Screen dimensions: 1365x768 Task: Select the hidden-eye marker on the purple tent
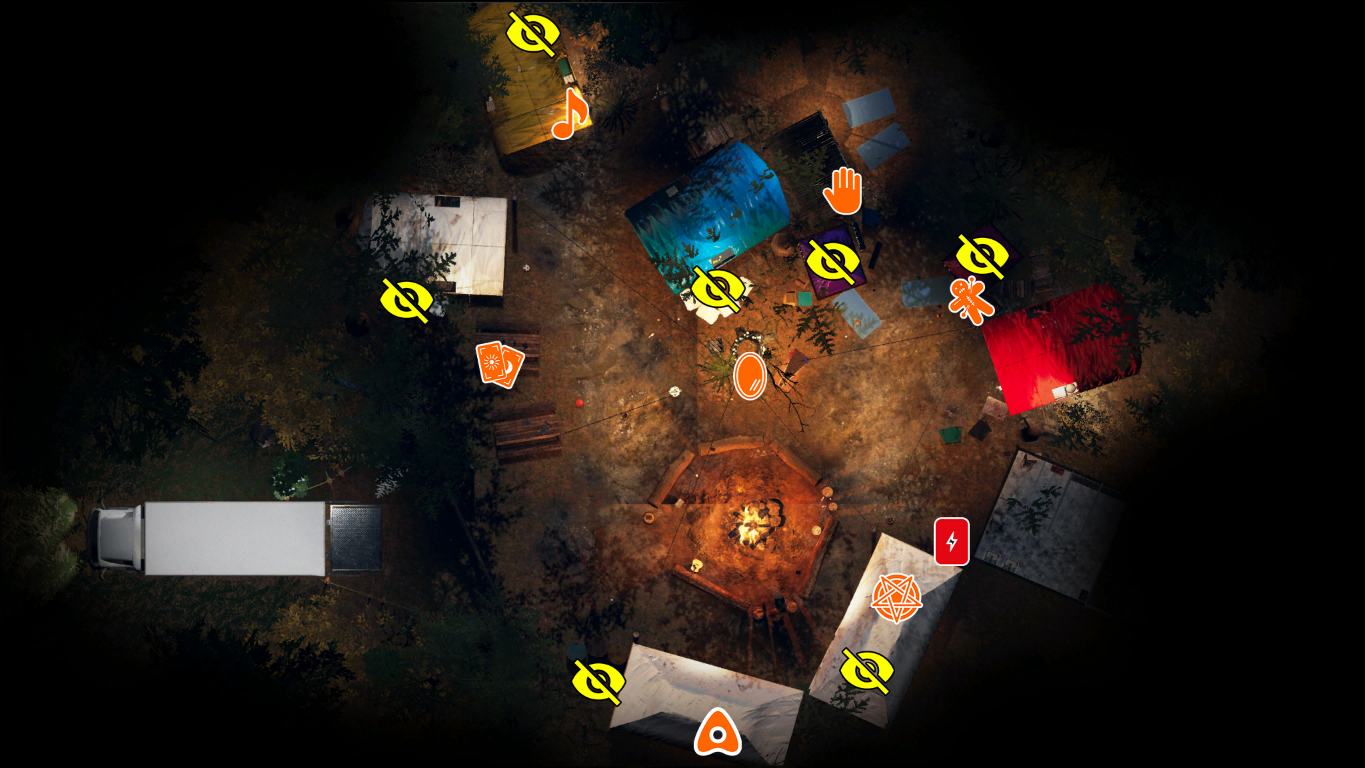(x=833, y=261)
